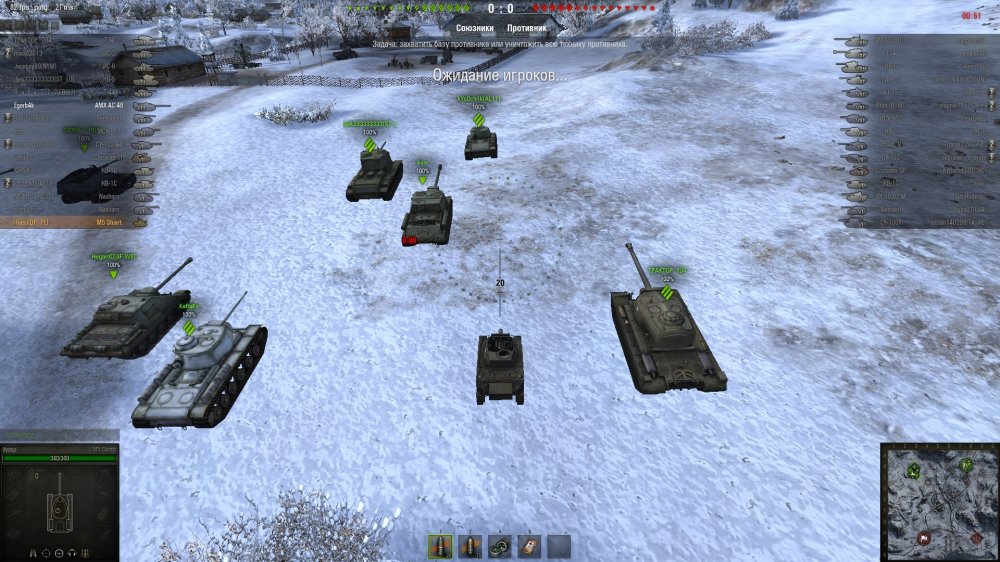This screenshot has height=562, width=1000.
Task: Switch to the second shell type
Action: 469,546
